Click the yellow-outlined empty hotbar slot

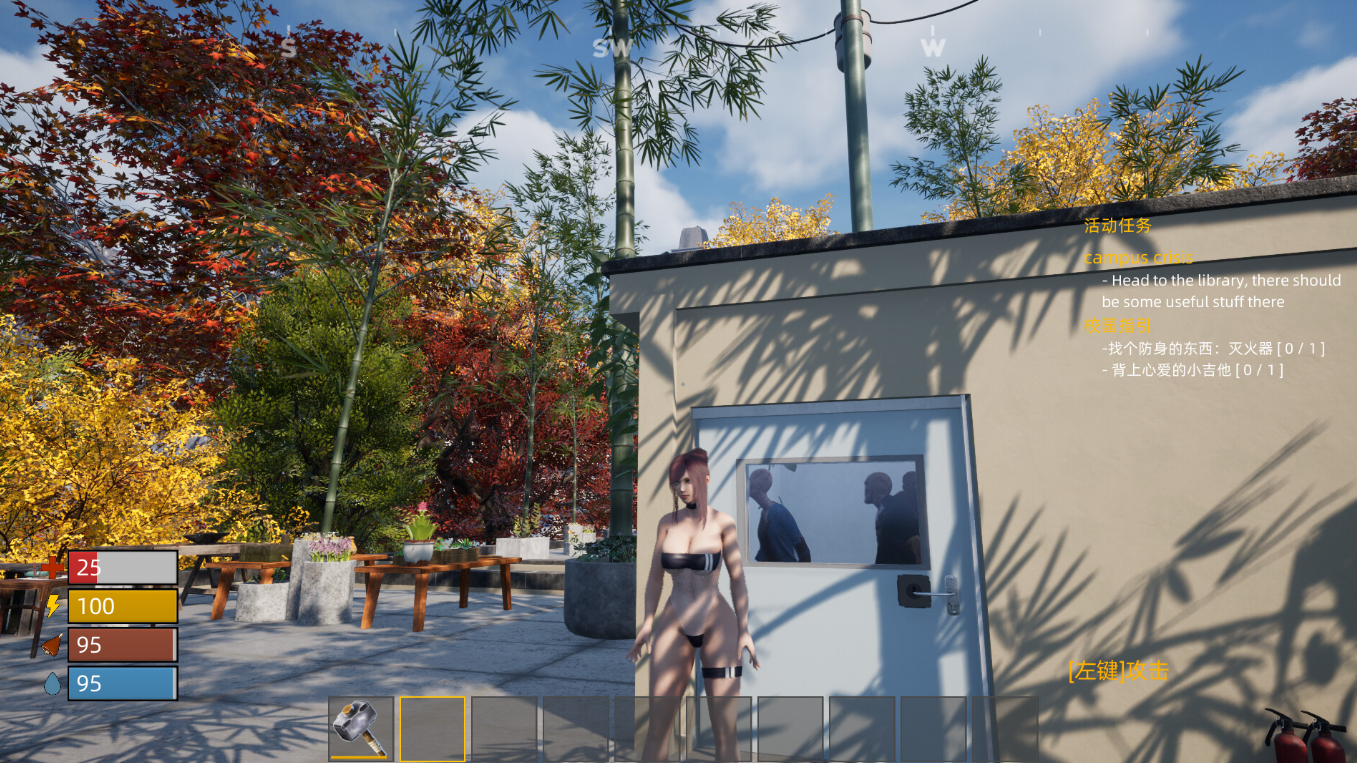[x=432, y=728]
